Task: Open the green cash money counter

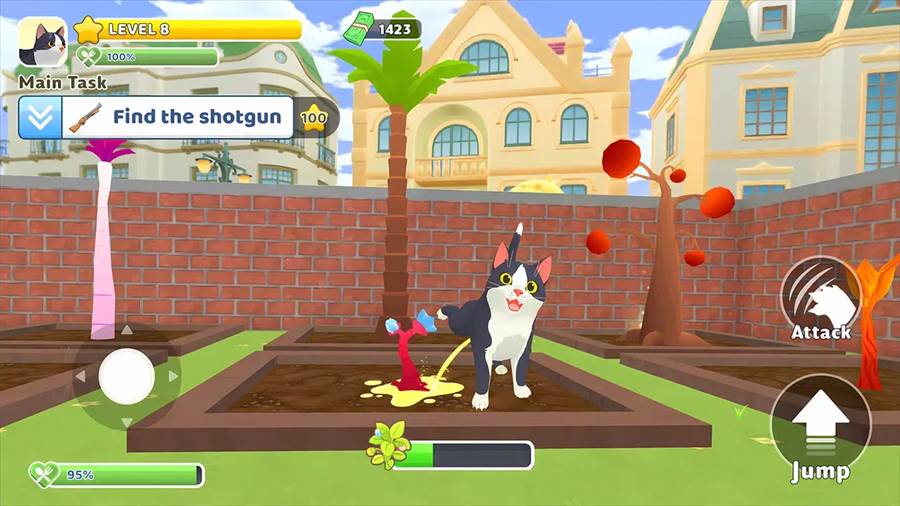Action: 382,29
